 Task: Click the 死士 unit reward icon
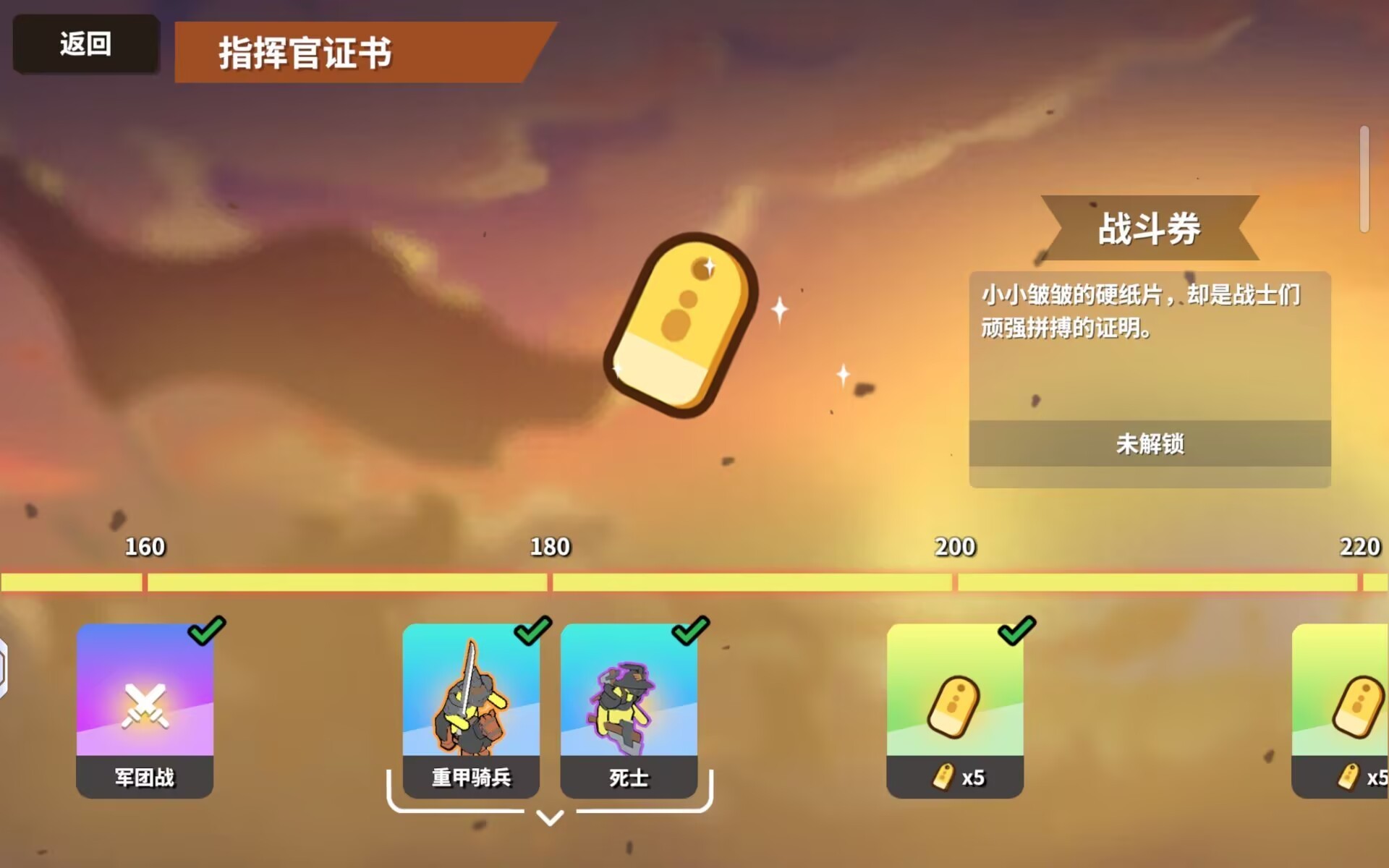coord(628,705)
